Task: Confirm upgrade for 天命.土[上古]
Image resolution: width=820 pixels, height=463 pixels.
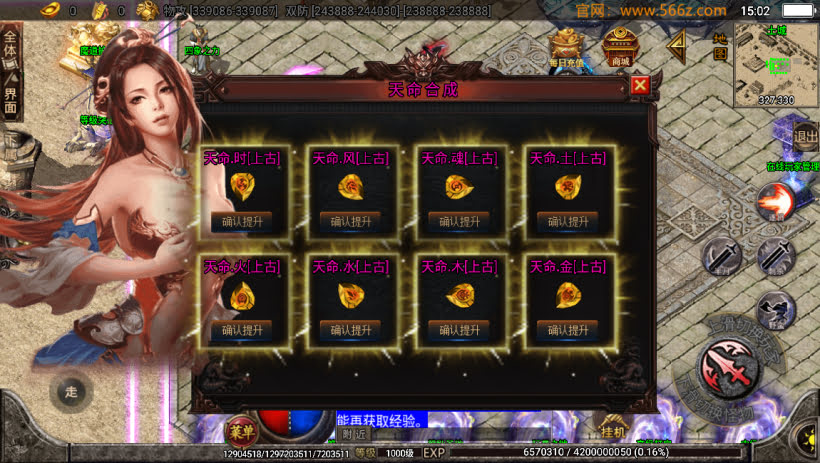Action: point(567,221)
